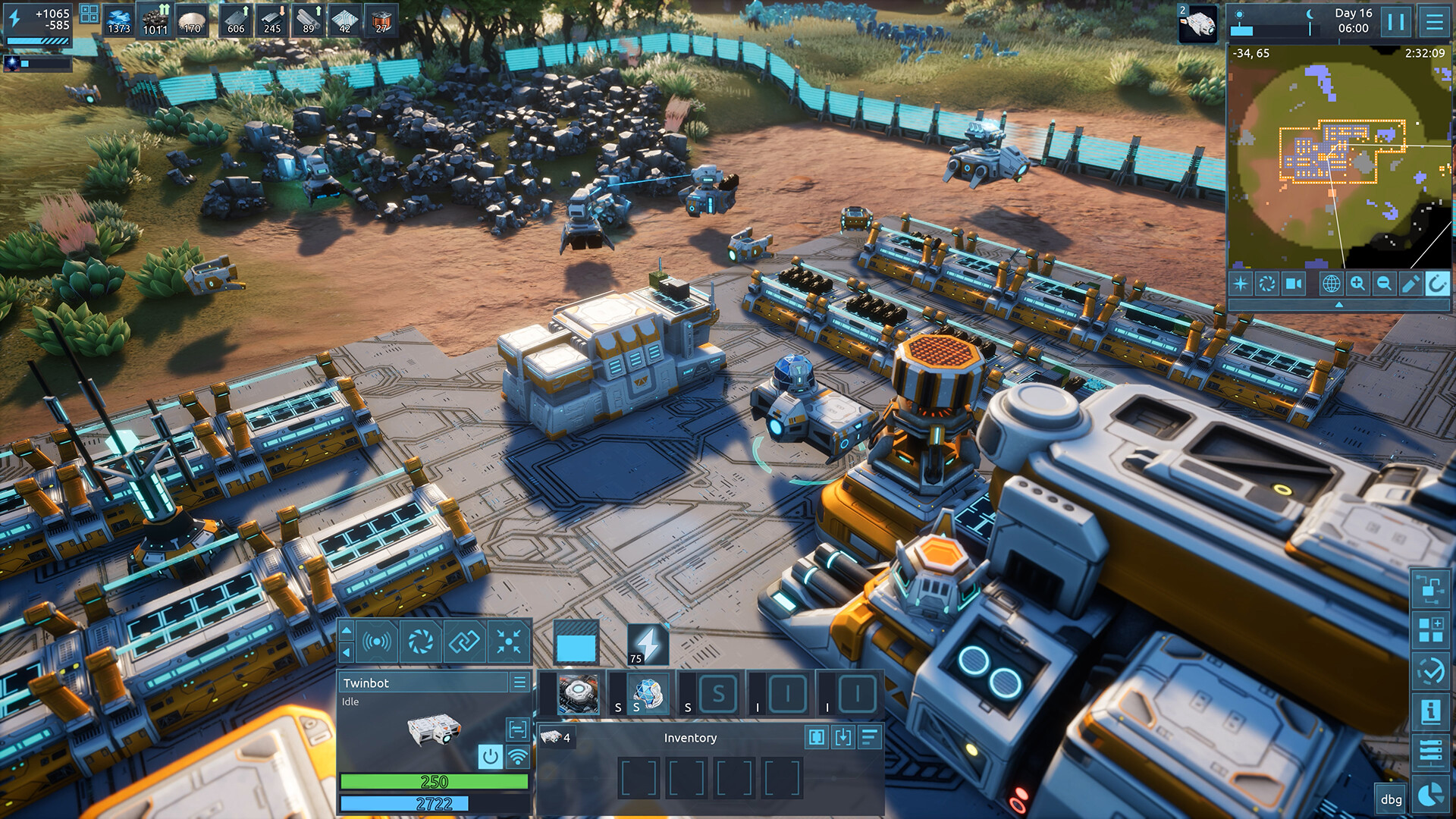Select the blue geodesic dome component slot
Image resolution: width=1456 pixels, height=819 pixels.
pyautogui.click(x=648, y=694)
